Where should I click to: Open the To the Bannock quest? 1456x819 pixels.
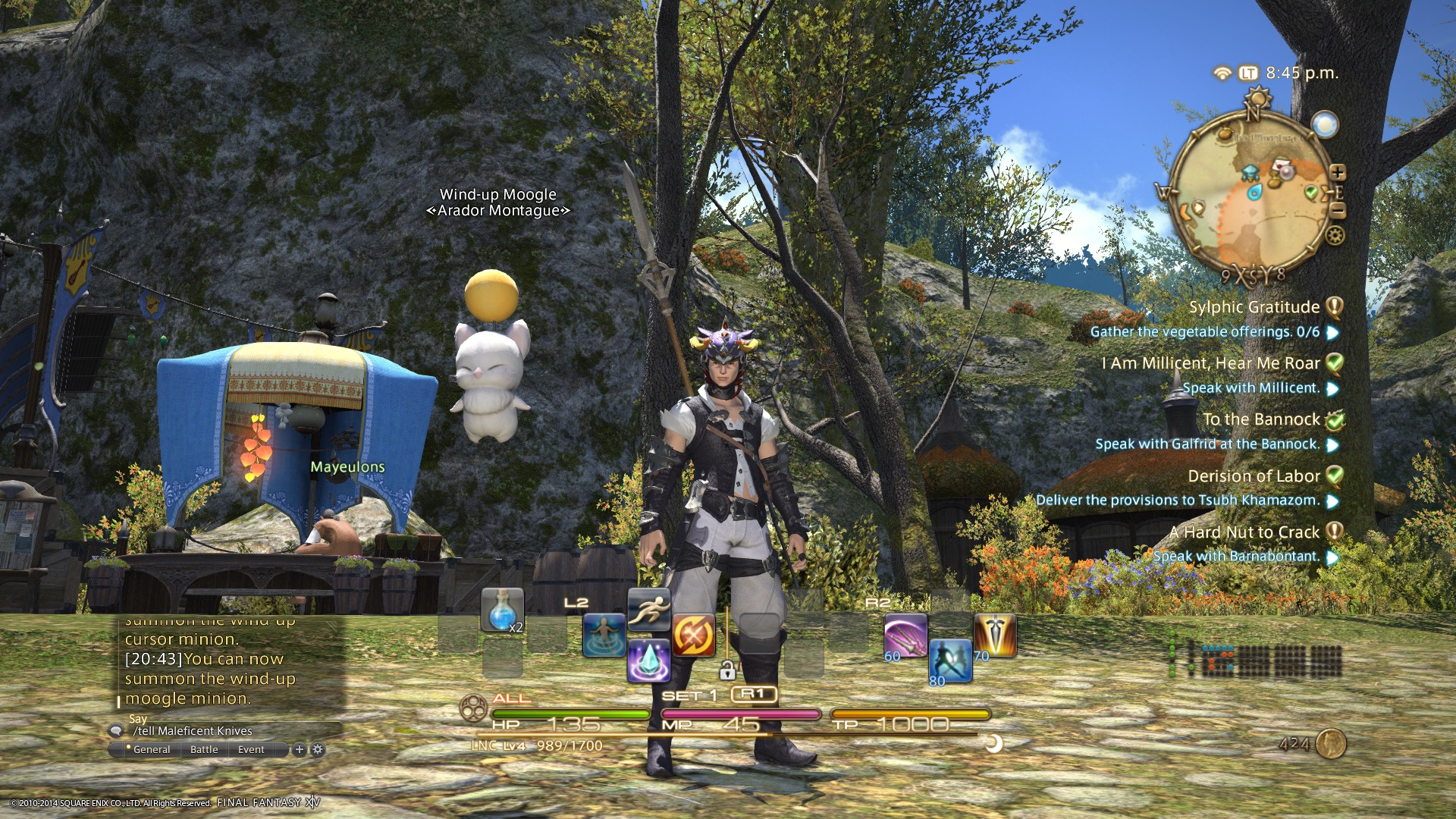[x=1261, y=419]
